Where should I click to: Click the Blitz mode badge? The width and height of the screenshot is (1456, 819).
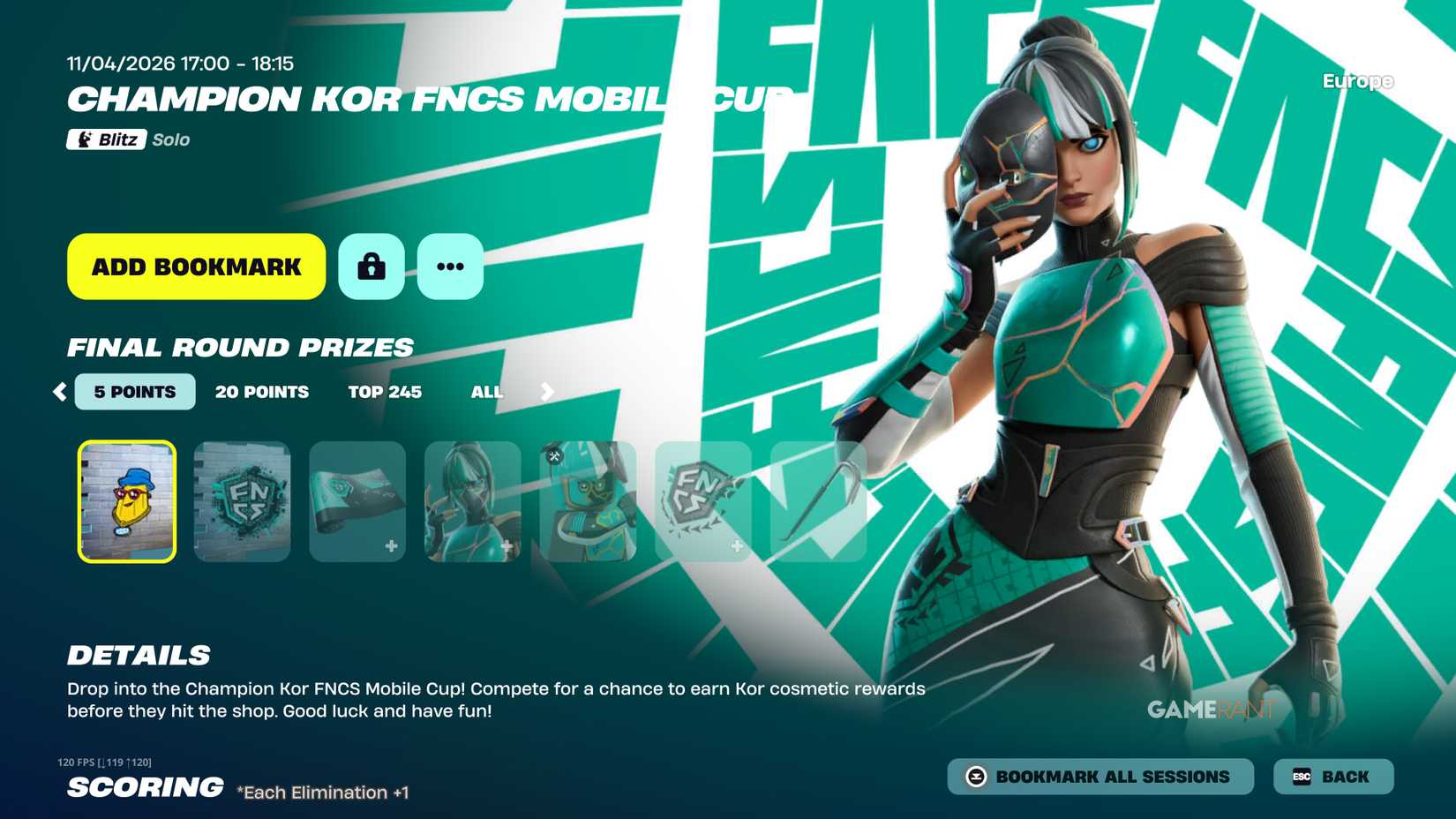click(108, 139)
